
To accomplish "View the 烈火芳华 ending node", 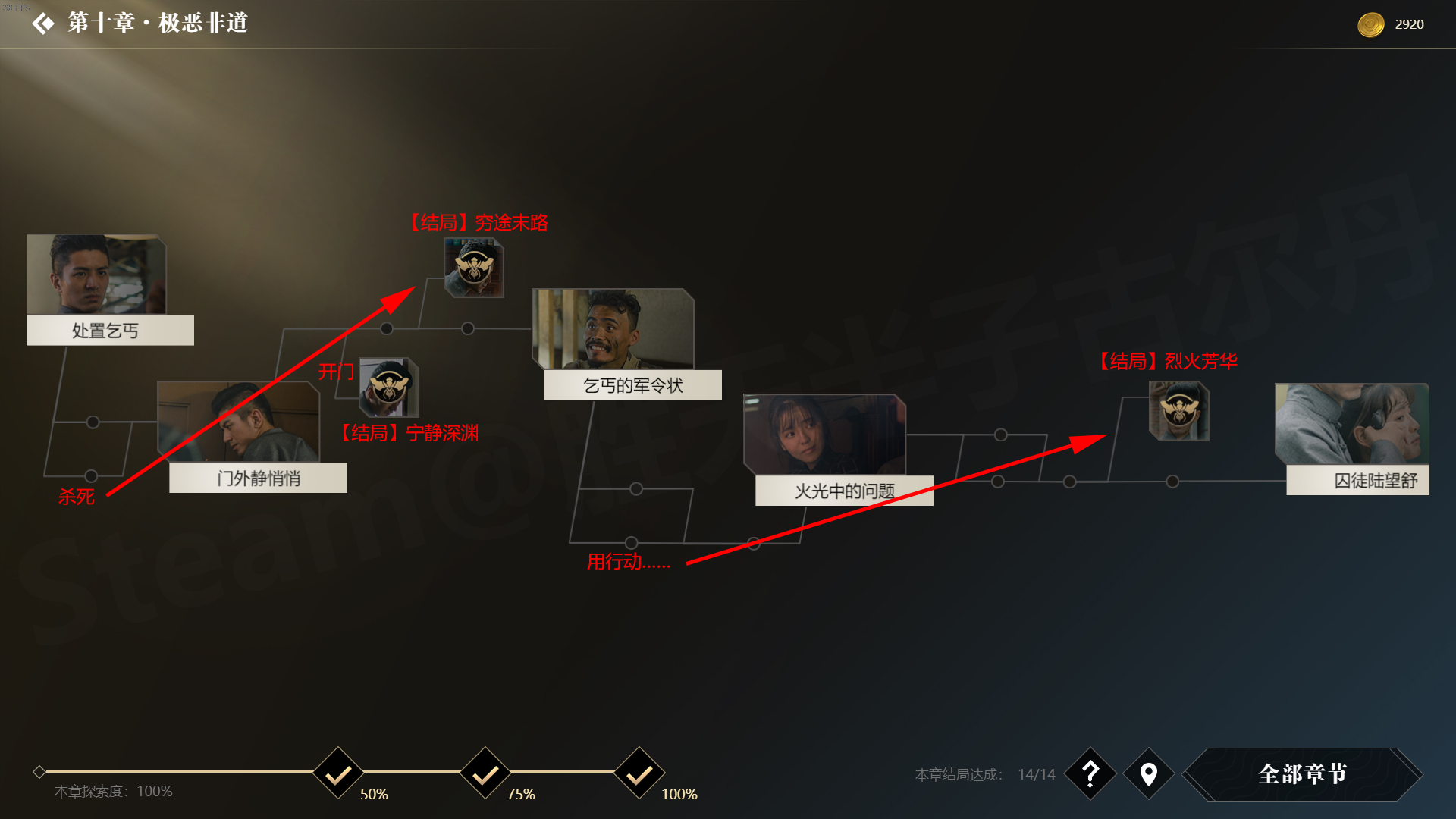I will click(x=1178, y=411).
